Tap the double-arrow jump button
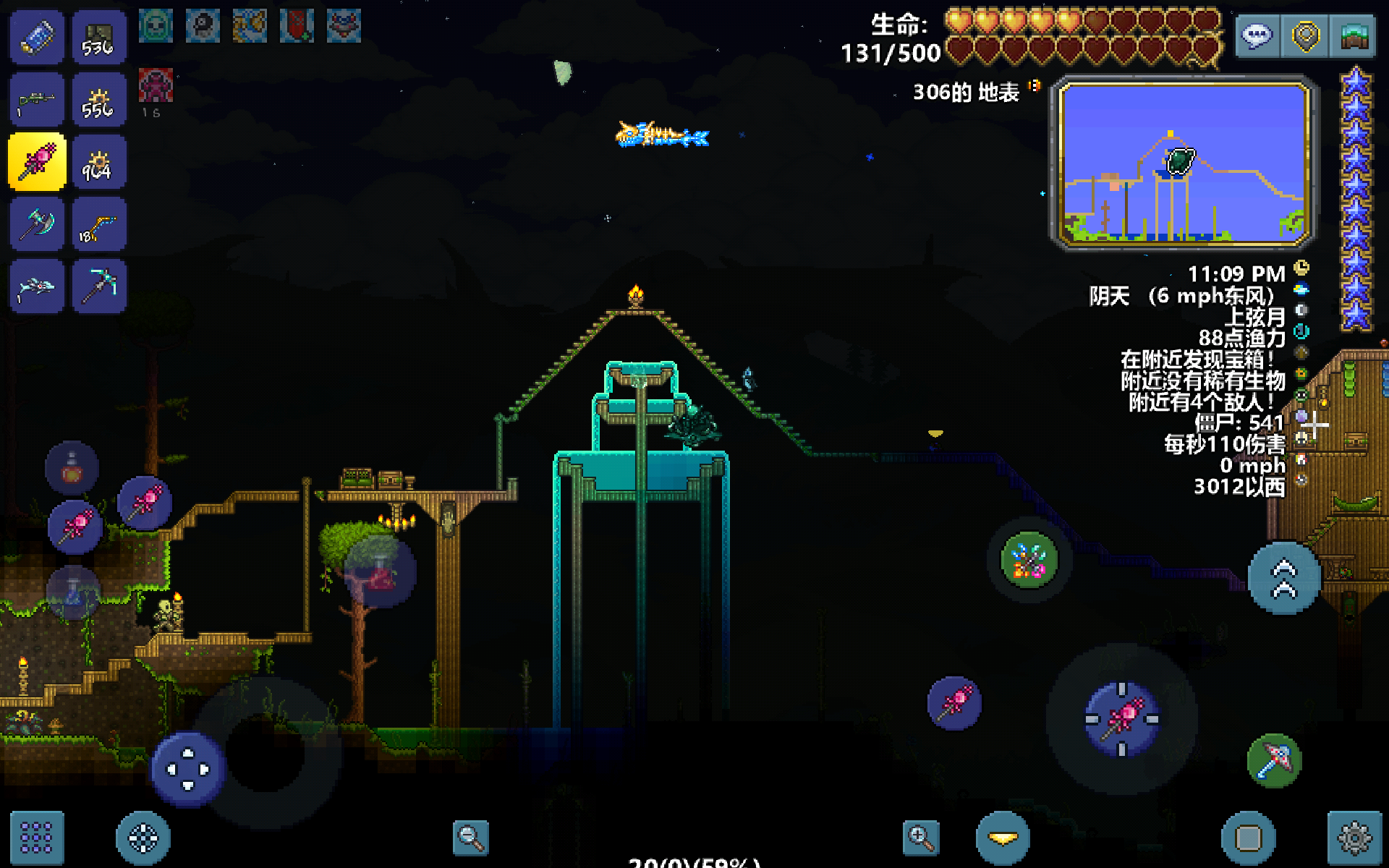Image resolution: width=1389 pixels, height=868 pixels. [1285, 578]
